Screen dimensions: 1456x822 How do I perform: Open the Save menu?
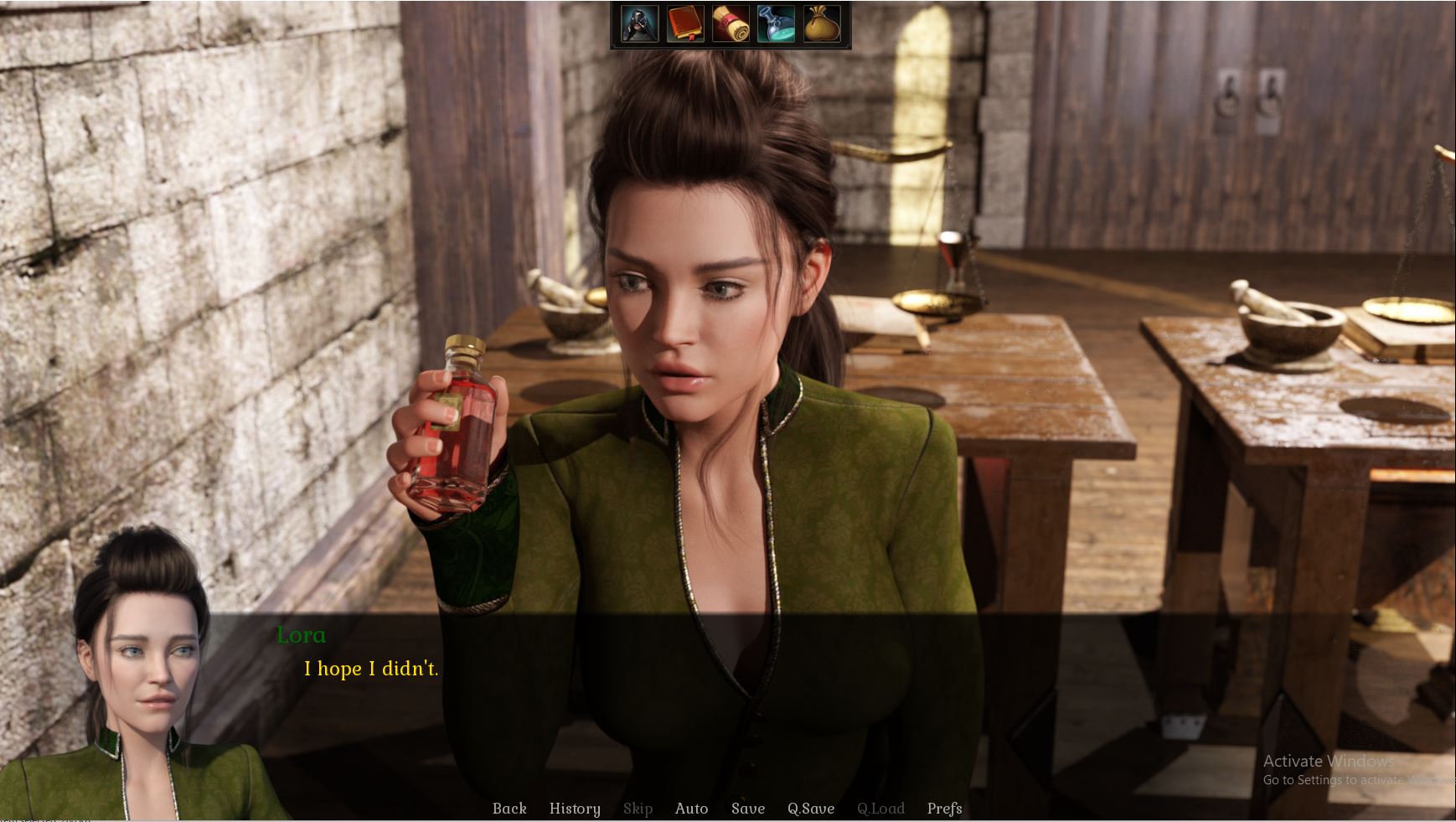[x=747, y=809]
